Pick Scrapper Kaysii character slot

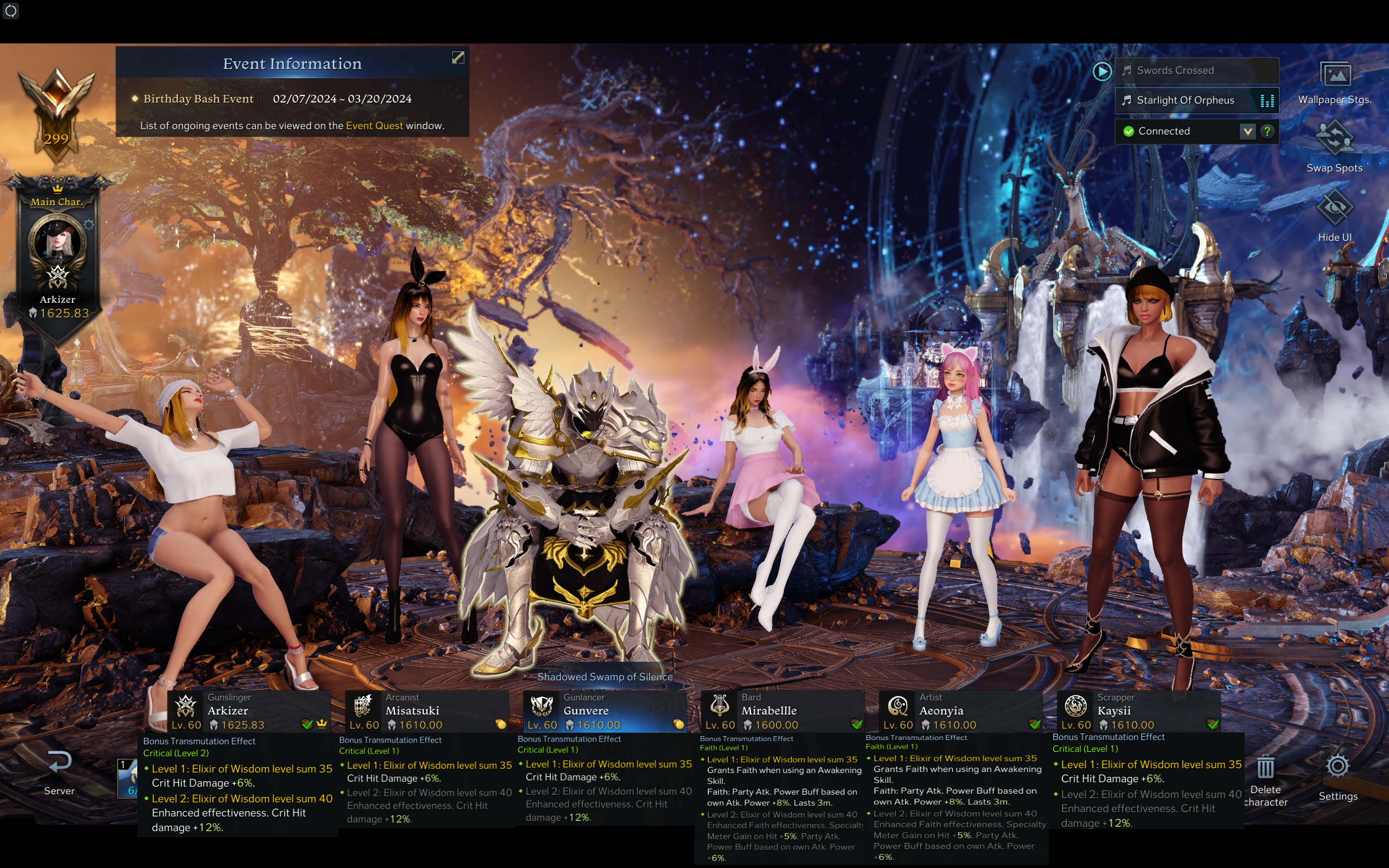tap(1138, 711)
